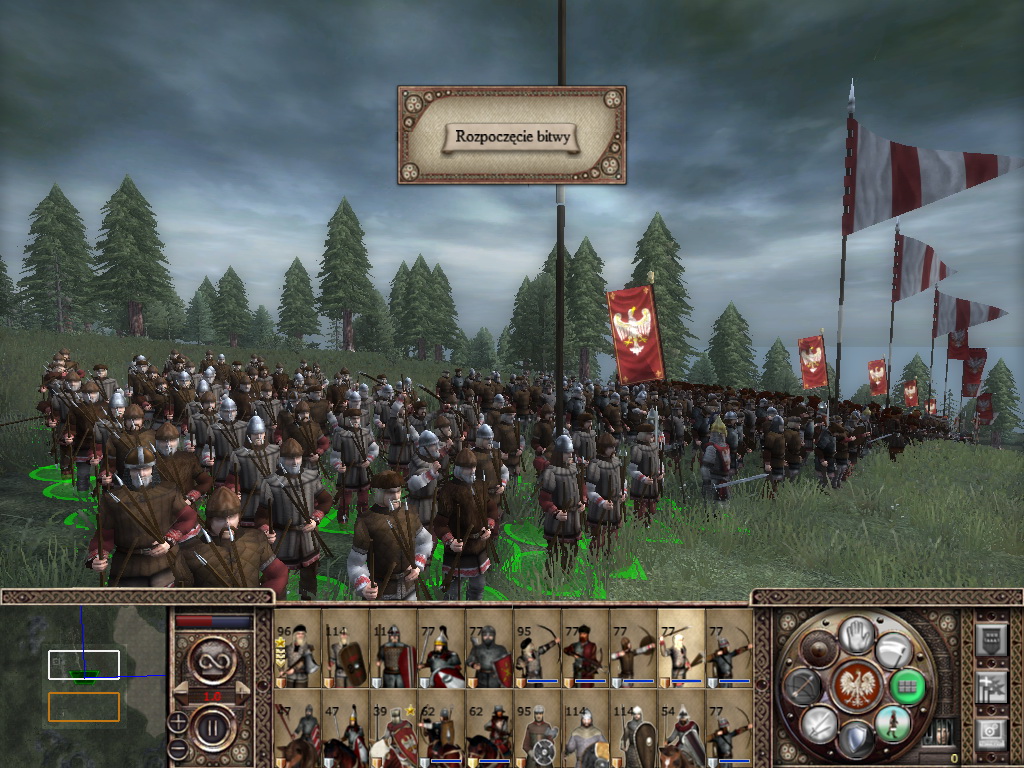The width and height of the screenshot is (1024, 768).
Task: Click the Polish eagle faction emblem
Action: [856, 686]
